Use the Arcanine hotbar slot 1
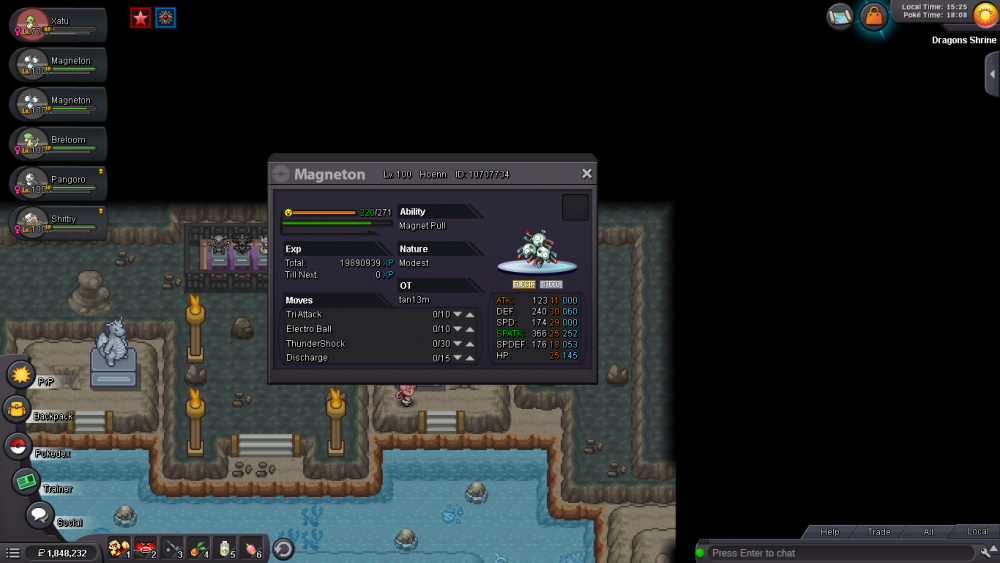The height and width of the screenshot is (563, 1000). click(x=118, y=548)
